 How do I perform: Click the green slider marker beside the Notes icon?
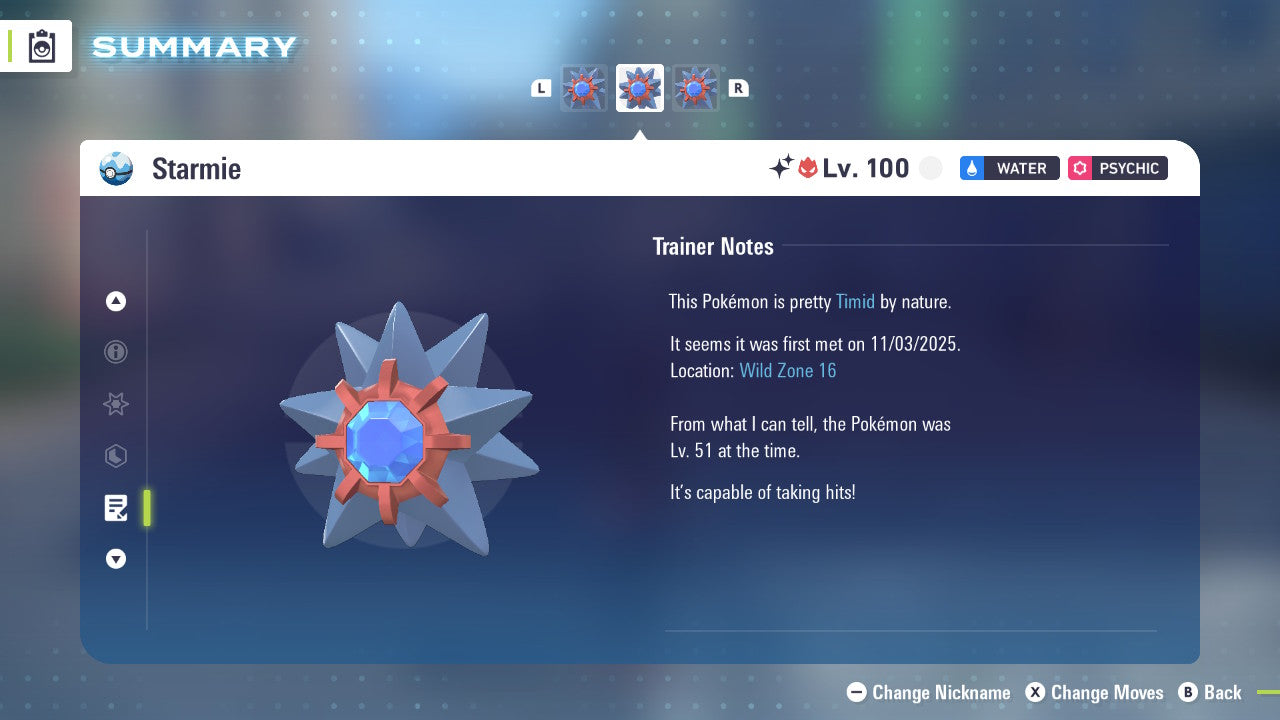pyautogui.click(x=147, y=508)
